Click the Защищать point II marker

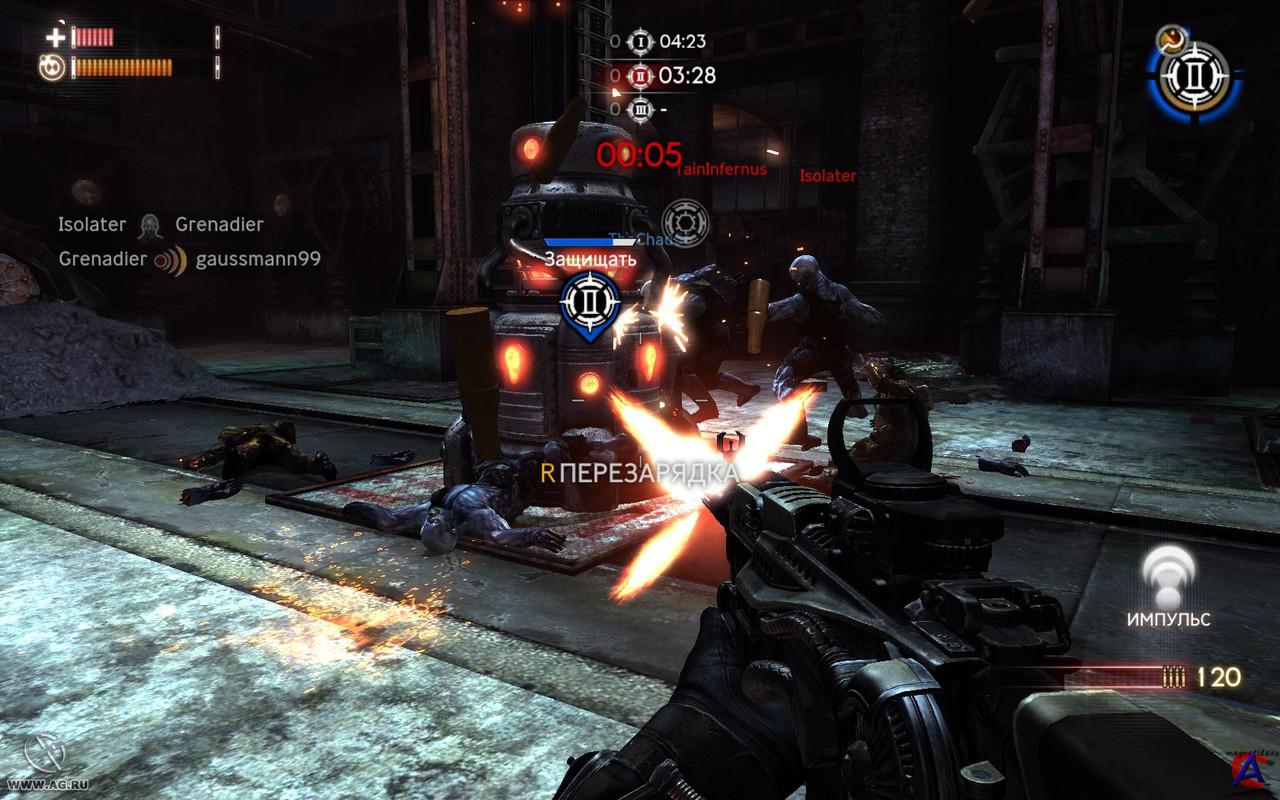pyautogui.click(x=590, y=302)
